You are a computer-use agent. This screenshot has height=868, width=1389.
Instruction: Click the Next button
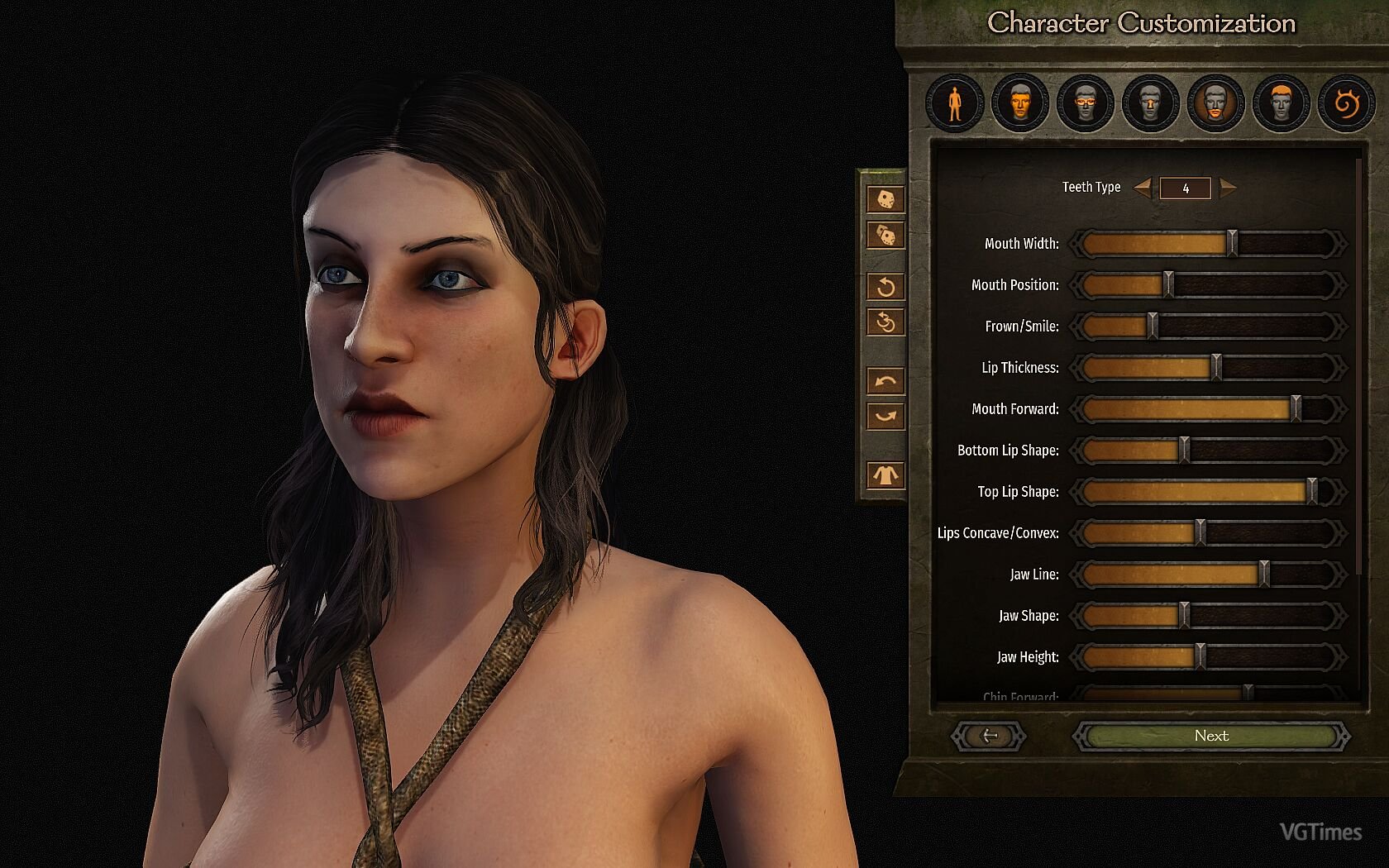click(1211, 736)
